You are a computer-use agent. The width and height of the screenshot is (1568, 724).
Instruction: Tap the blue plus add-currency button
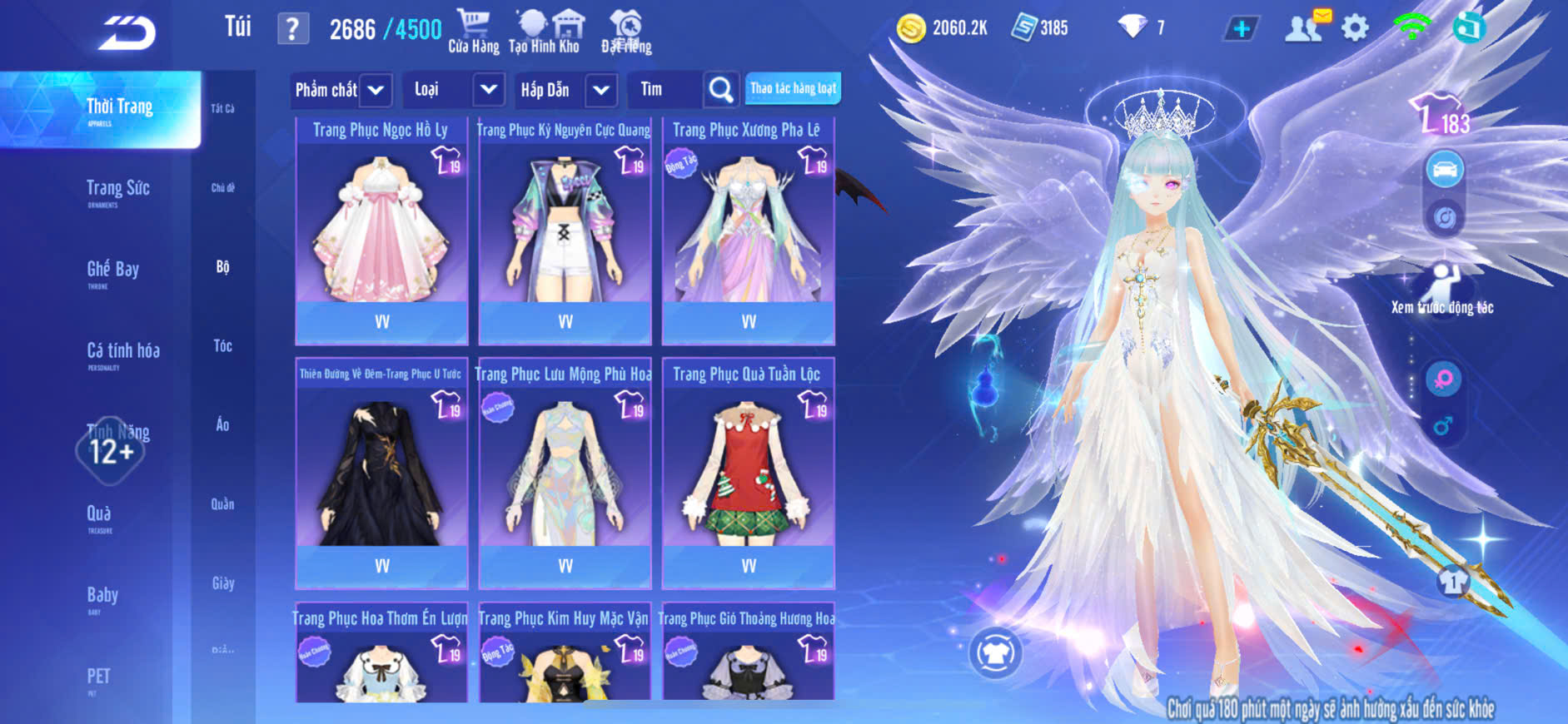point(1241,28)
